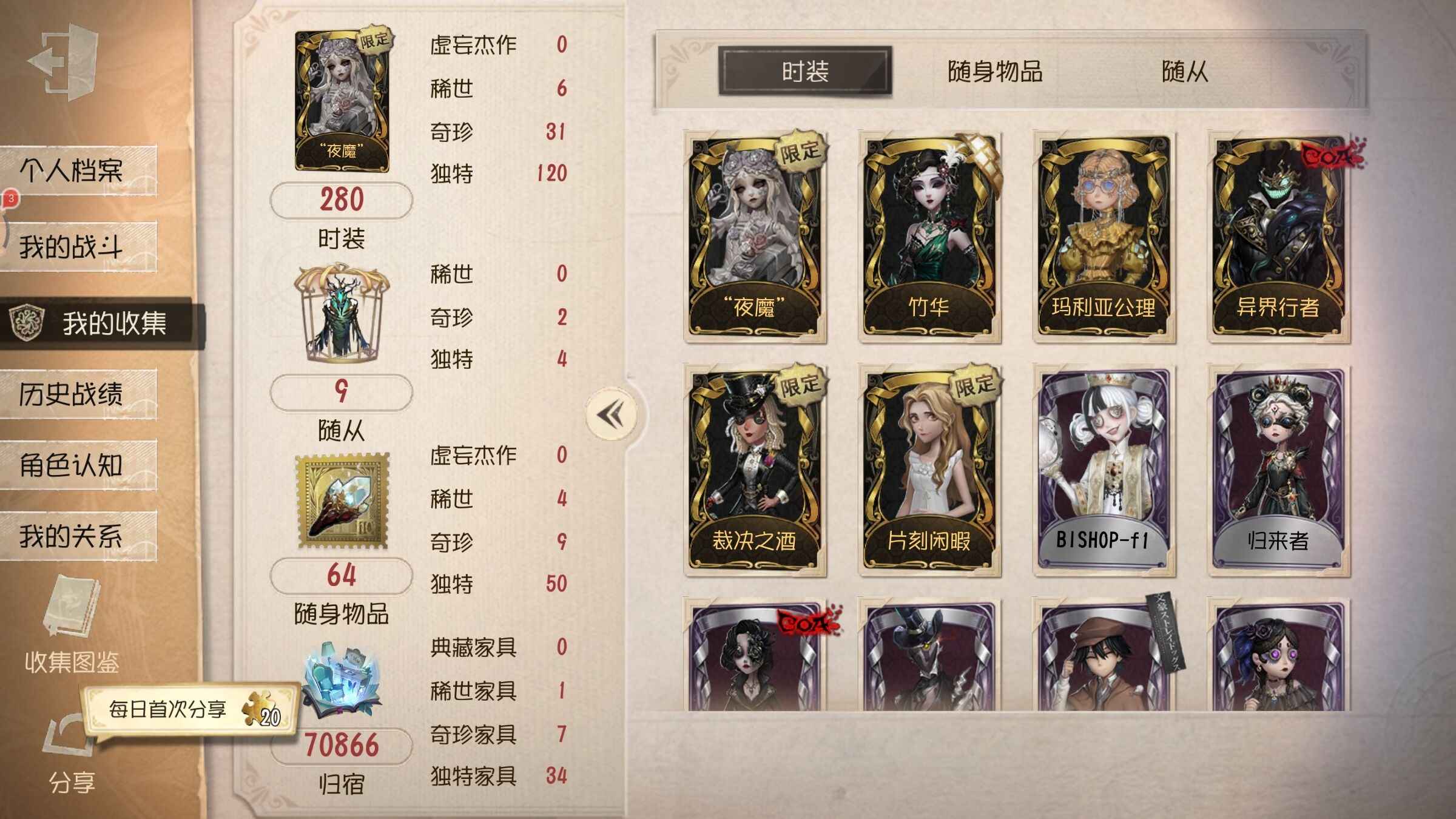Open the 收集图鉴 book
1456x819 pixels.
point(72,625)
